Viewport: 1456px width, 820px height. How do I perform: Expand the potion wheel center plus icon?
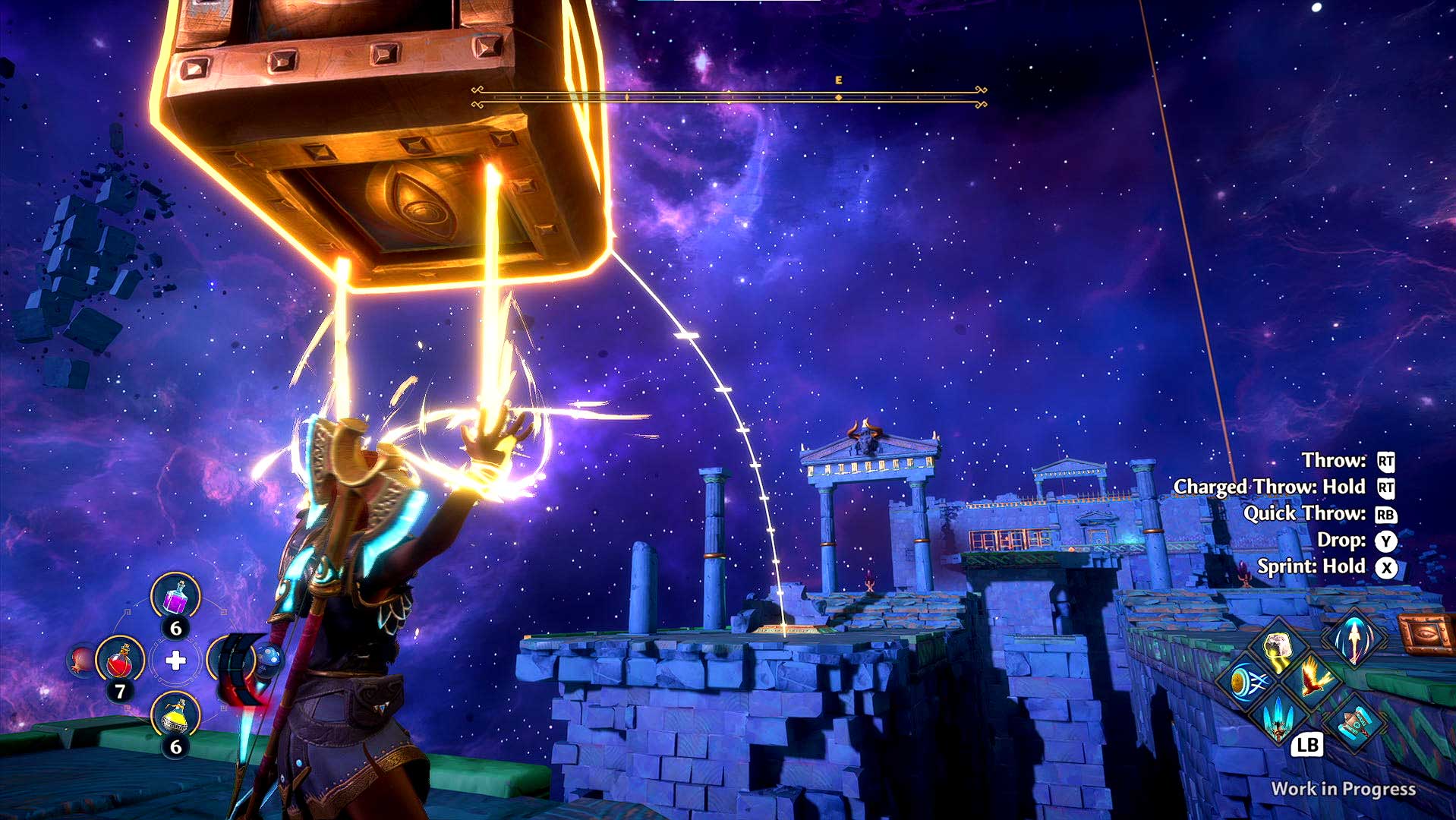pyautogui.click(x=176, y=661)
